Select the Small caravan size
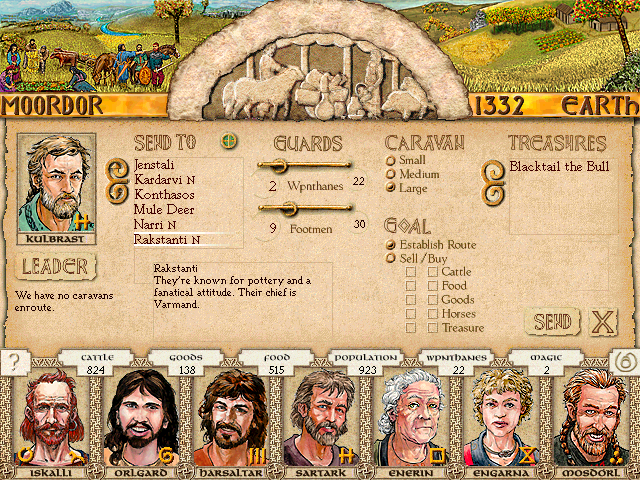 pos(391,160)
